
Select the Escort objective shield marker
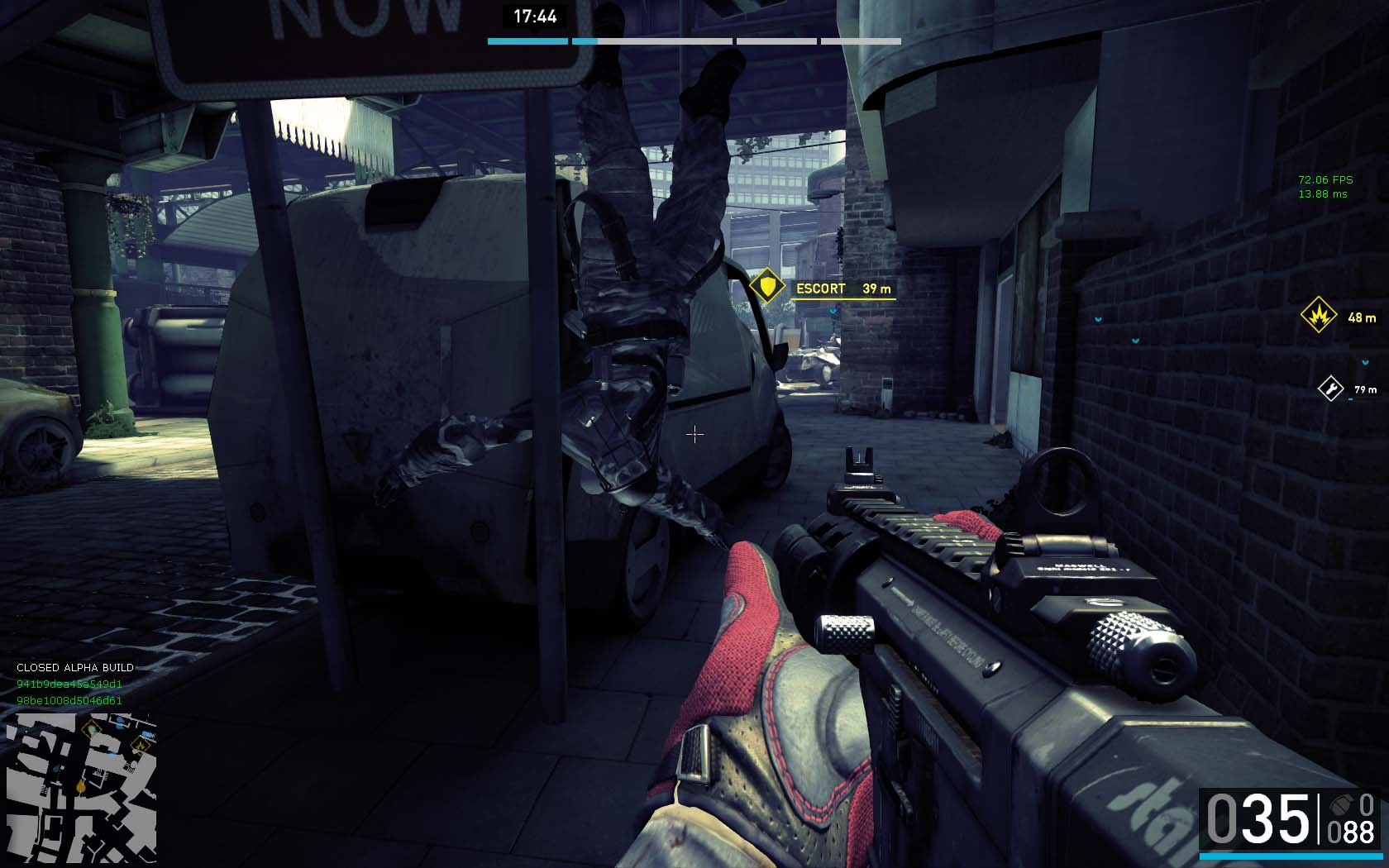[768, 288]
